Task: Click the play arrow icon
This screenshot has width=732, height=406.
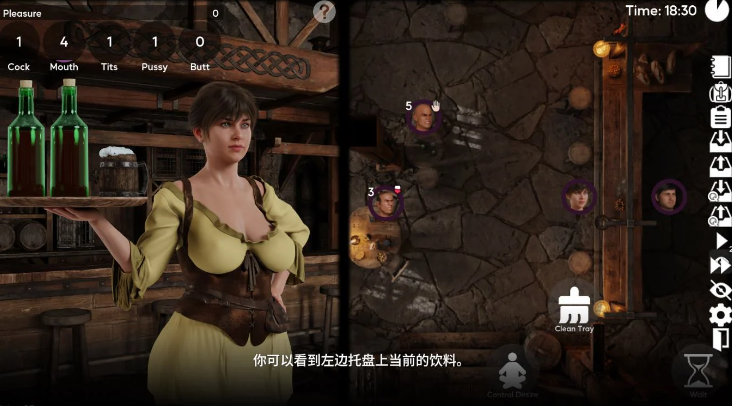Action: 720,240
